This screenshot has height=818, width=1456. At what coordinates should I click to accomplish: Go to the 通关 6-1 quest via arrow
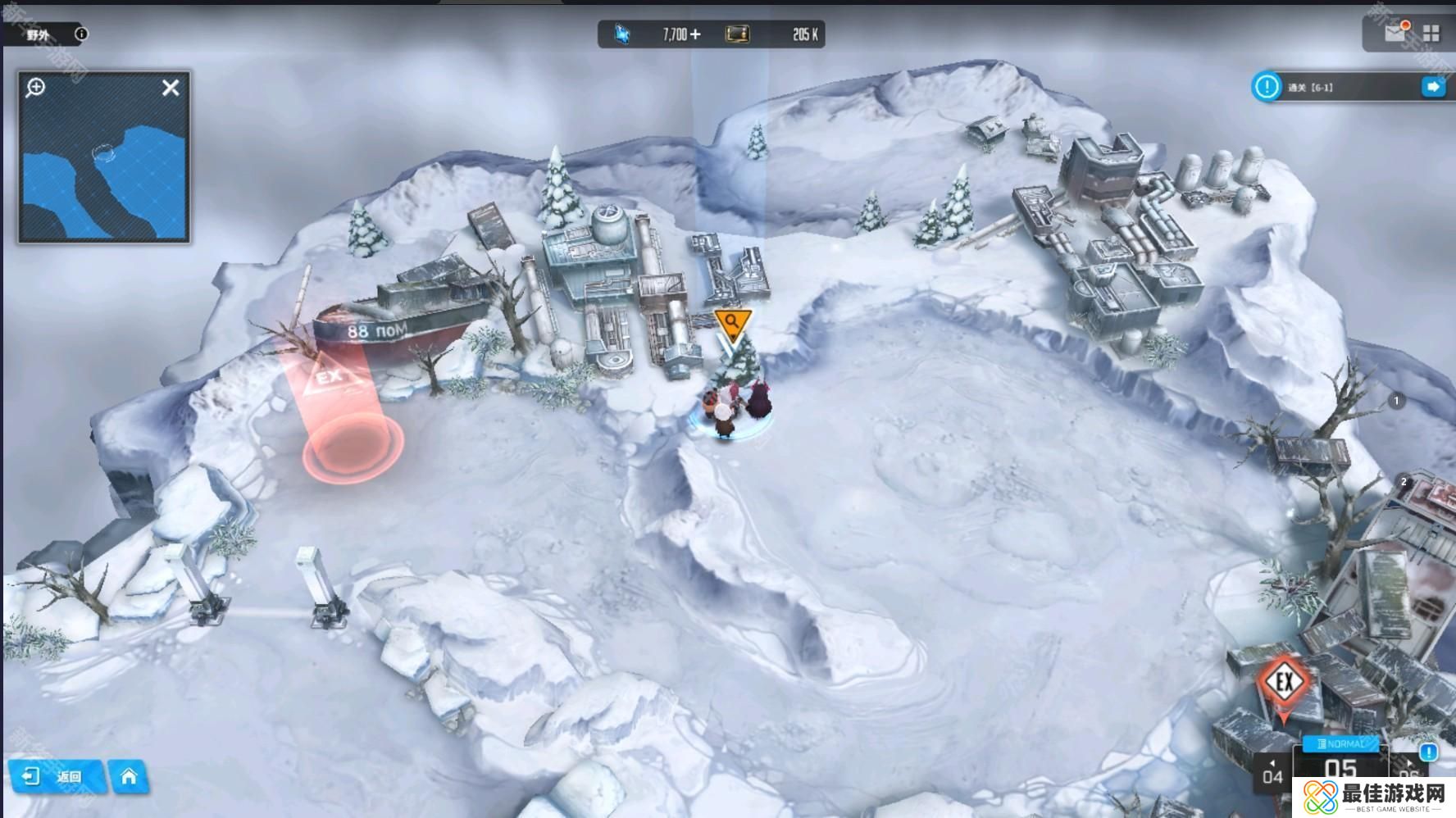coord(1433,87)
